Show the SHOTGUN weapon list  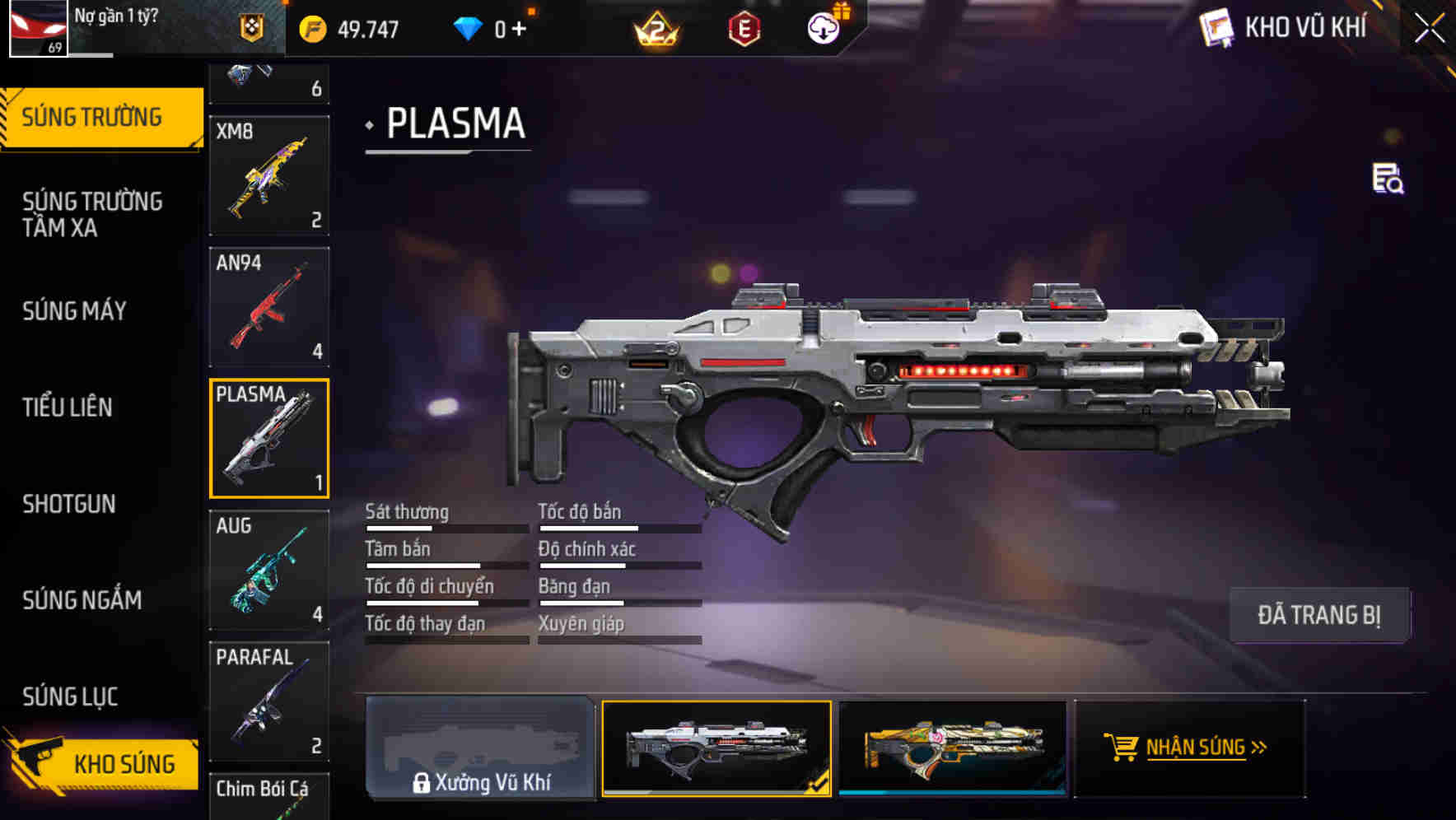[69, 504]
